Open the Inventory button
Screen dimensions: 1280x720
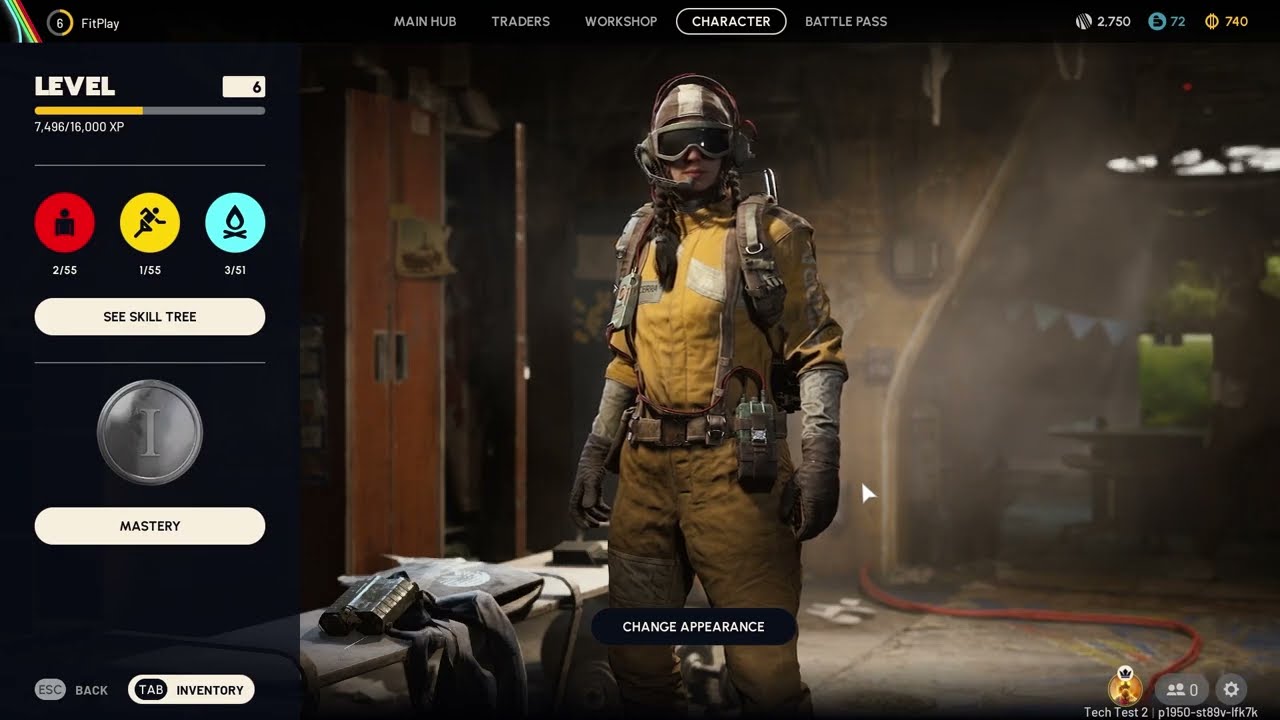[x=191, y=690]
